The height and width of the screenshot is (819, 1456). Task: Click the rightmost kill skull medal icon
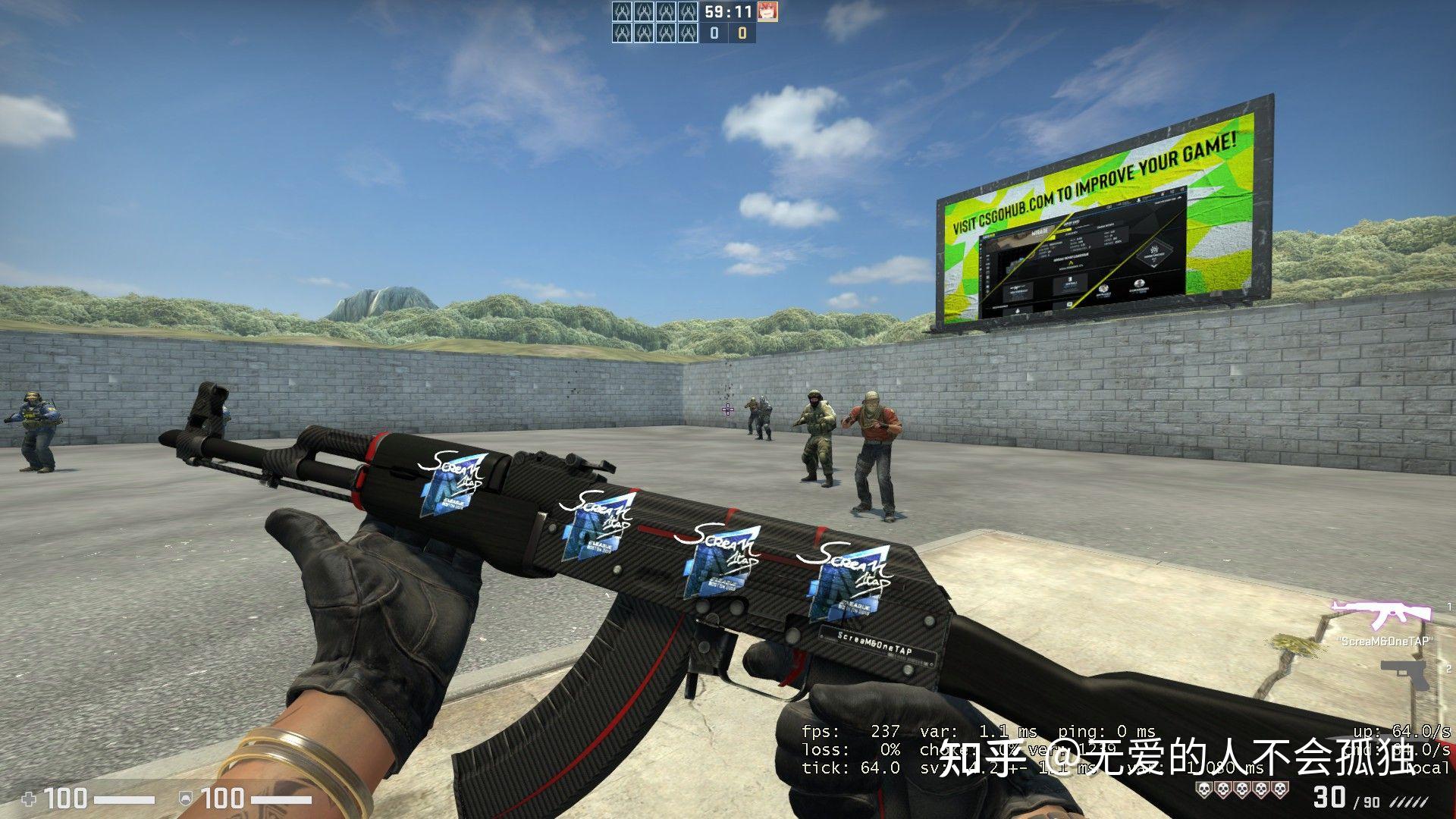[1279, 789]
